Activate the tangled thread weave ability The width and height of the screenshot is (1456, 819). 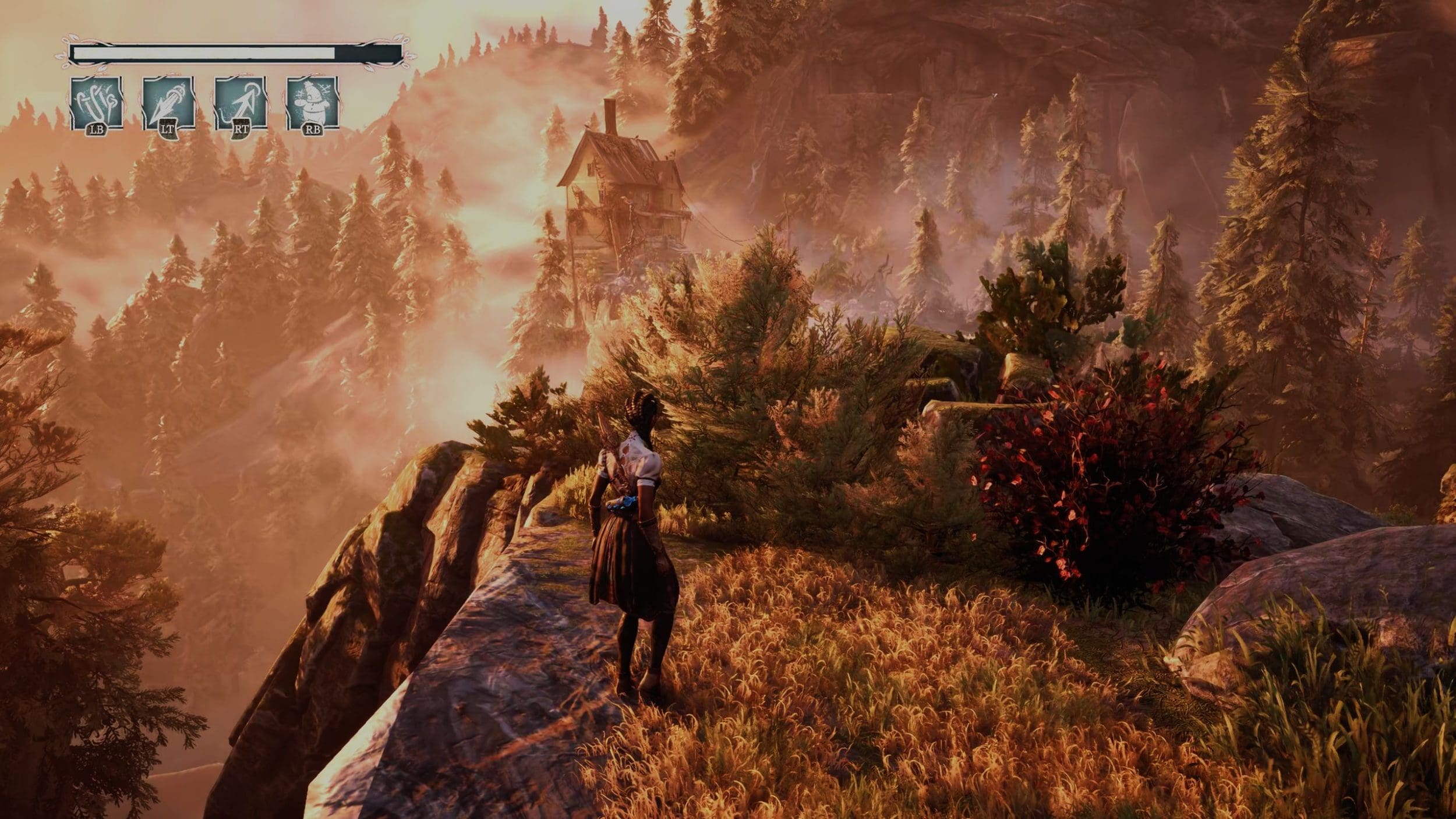pos(97,103)
